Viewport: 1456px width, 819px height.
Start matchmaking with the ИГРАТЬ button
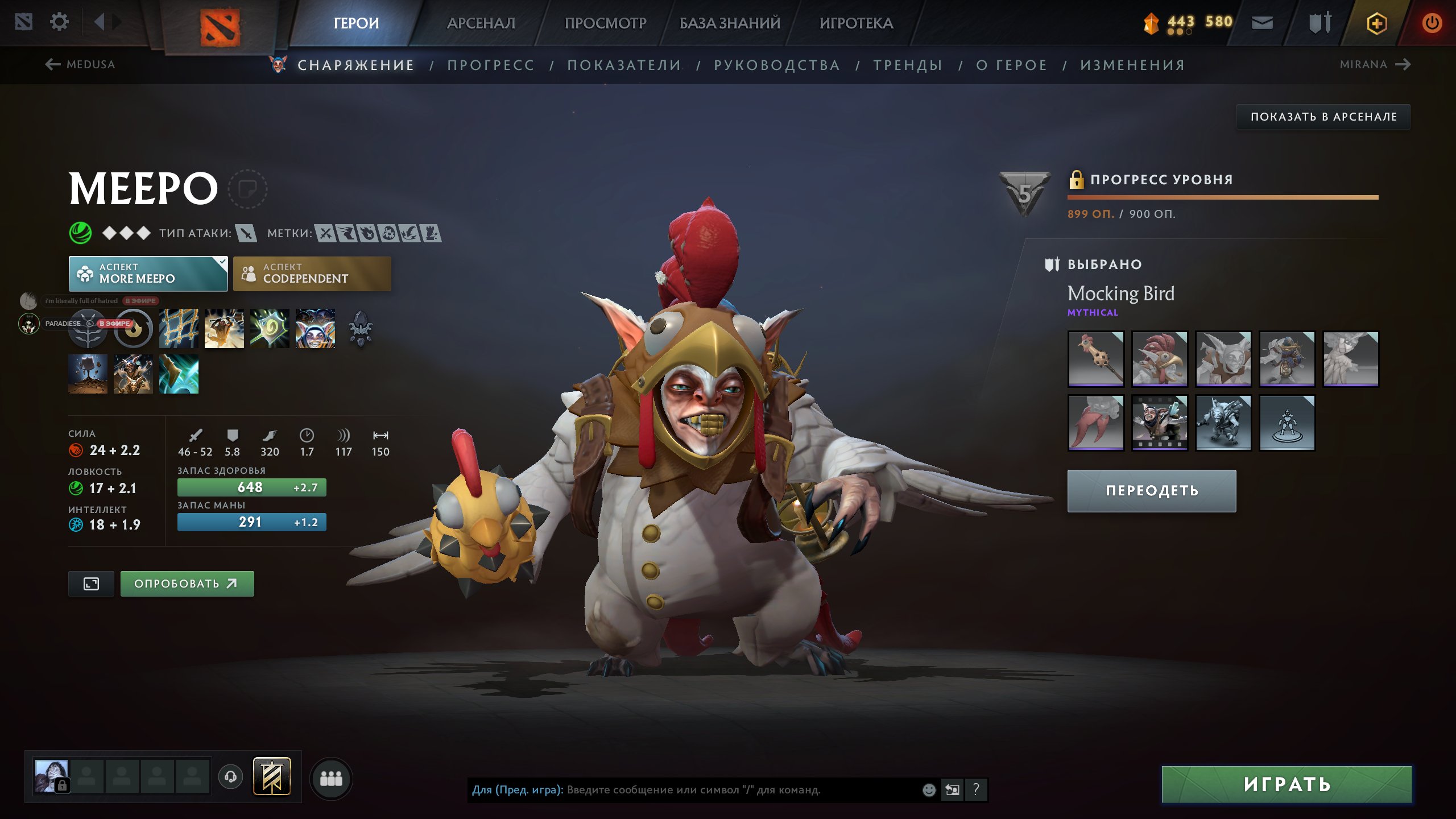[1287, 784]
